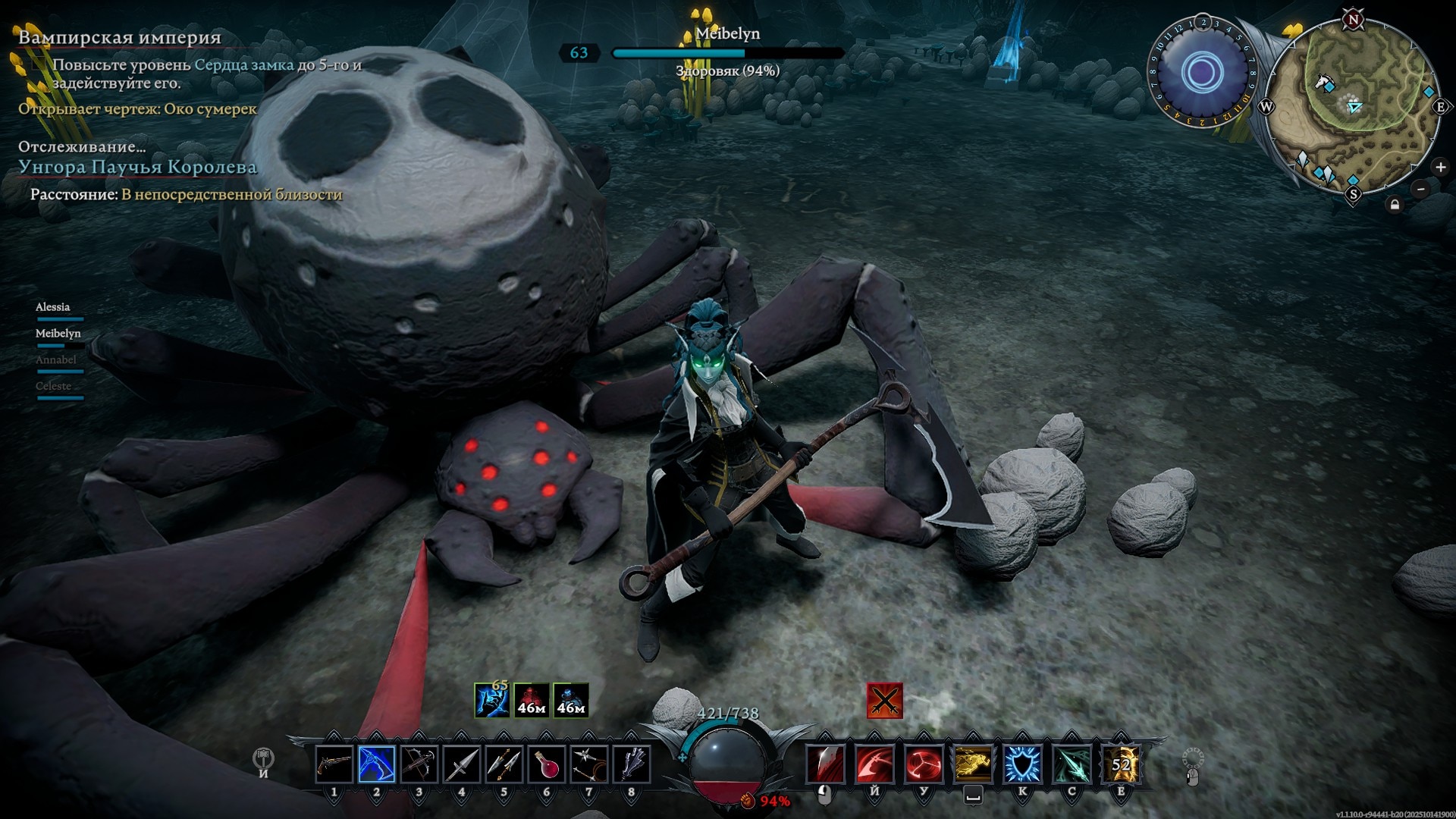Pick the clawed weapon in slot eight

pyautogui.click(x=631, y=764)
